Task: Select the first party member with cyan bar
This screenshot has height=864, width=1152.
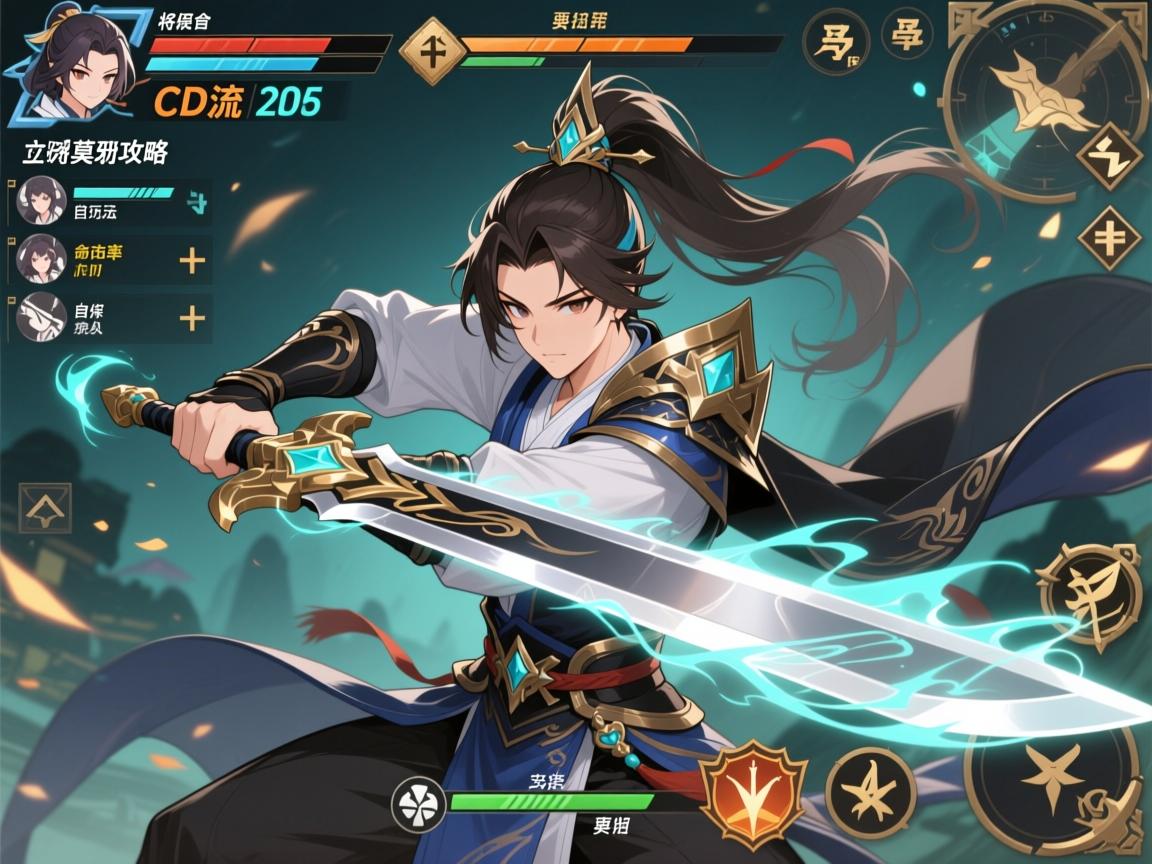Action: 42,200
